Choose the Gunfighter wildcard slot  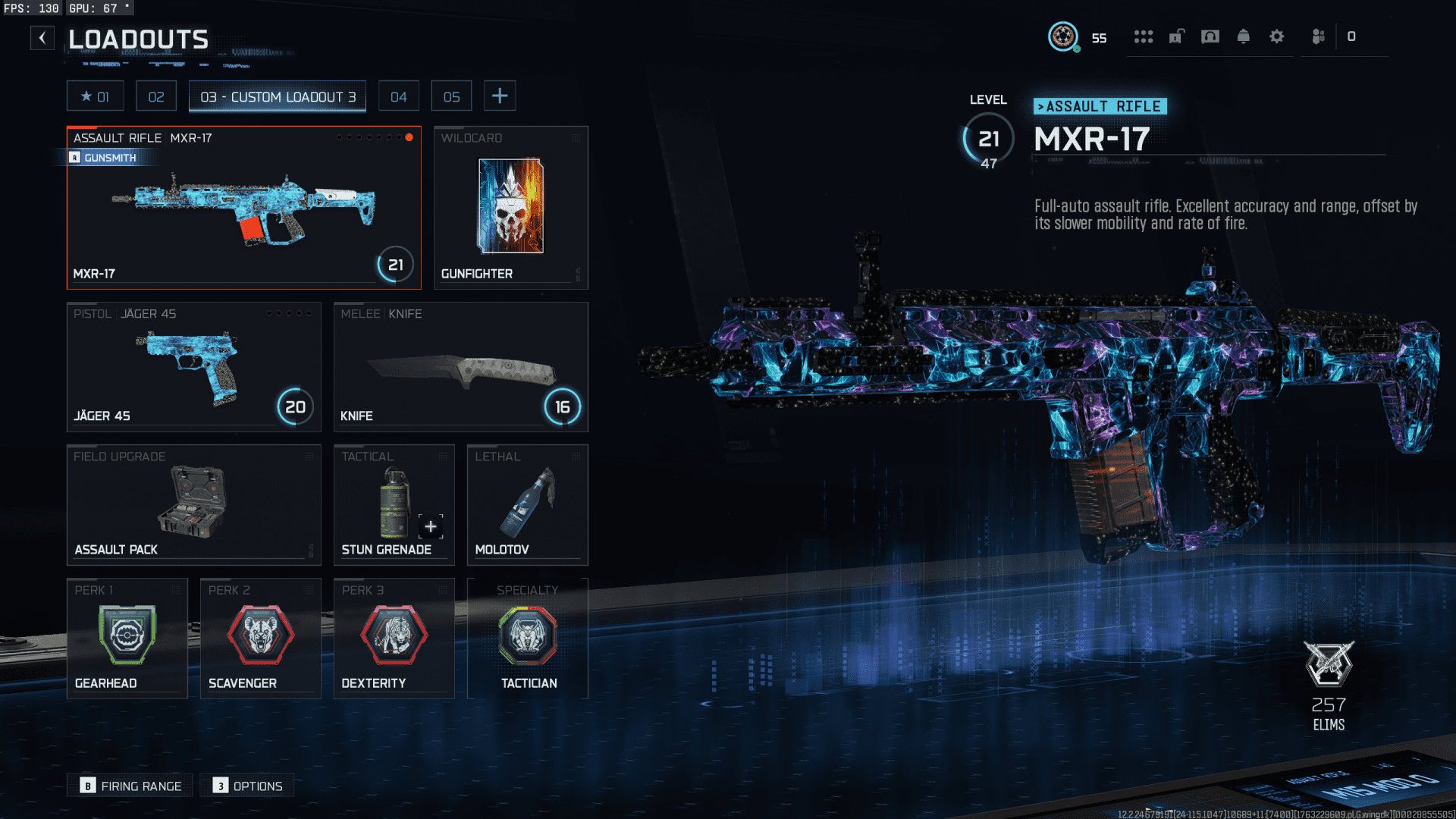[510, 208]
